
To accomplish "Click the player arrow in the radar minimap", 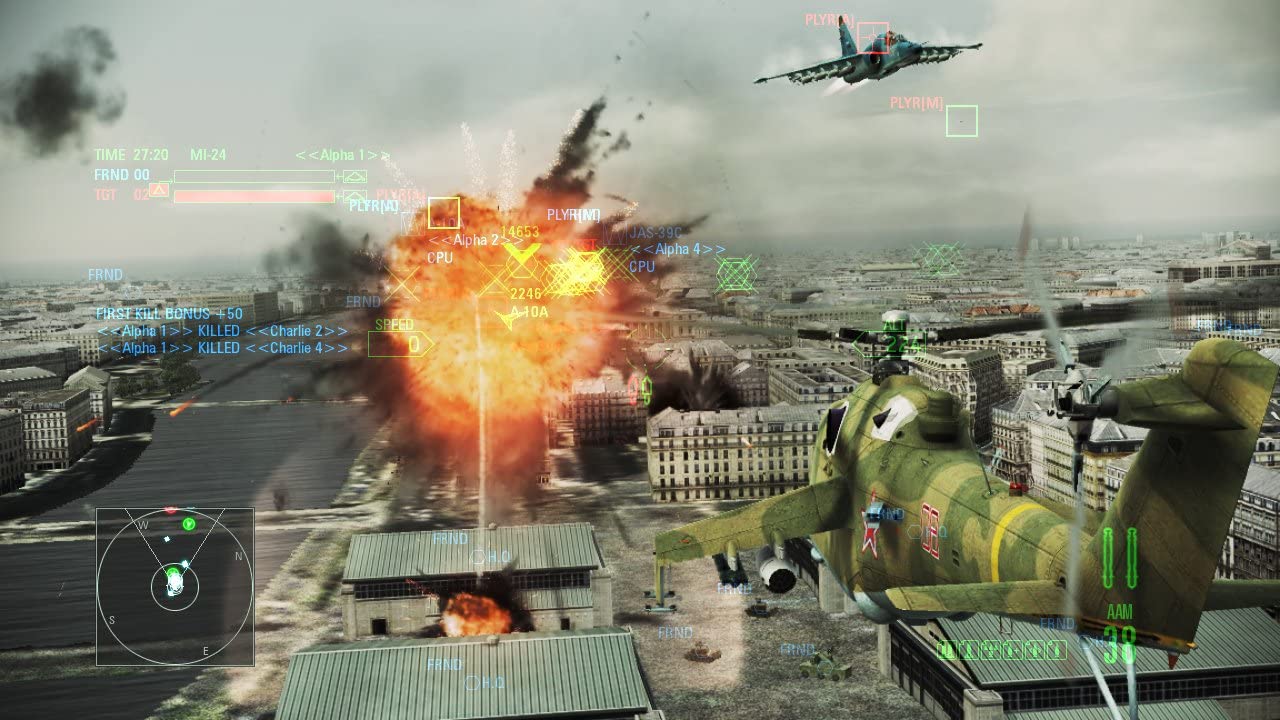I will click(175, 583).
